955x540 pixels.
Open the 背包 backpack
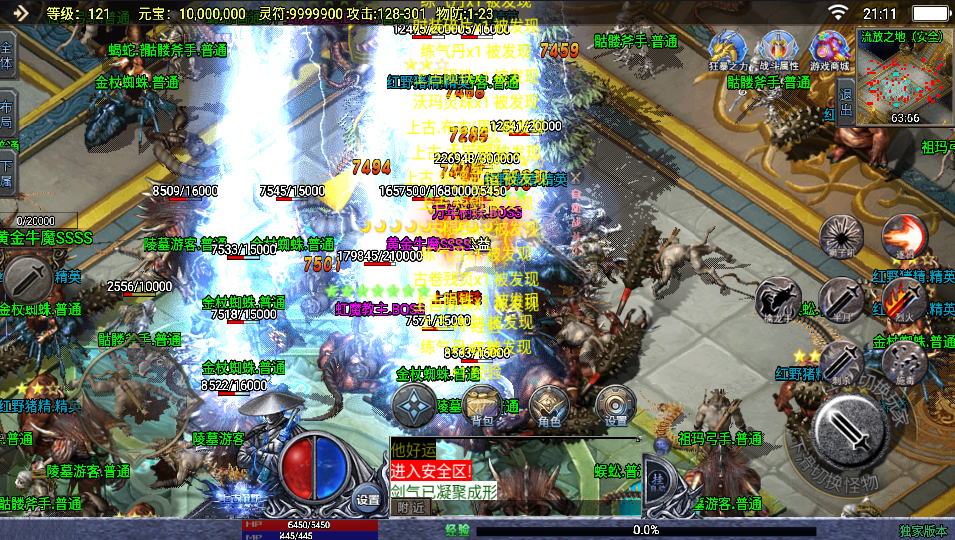tap(482, 404)
